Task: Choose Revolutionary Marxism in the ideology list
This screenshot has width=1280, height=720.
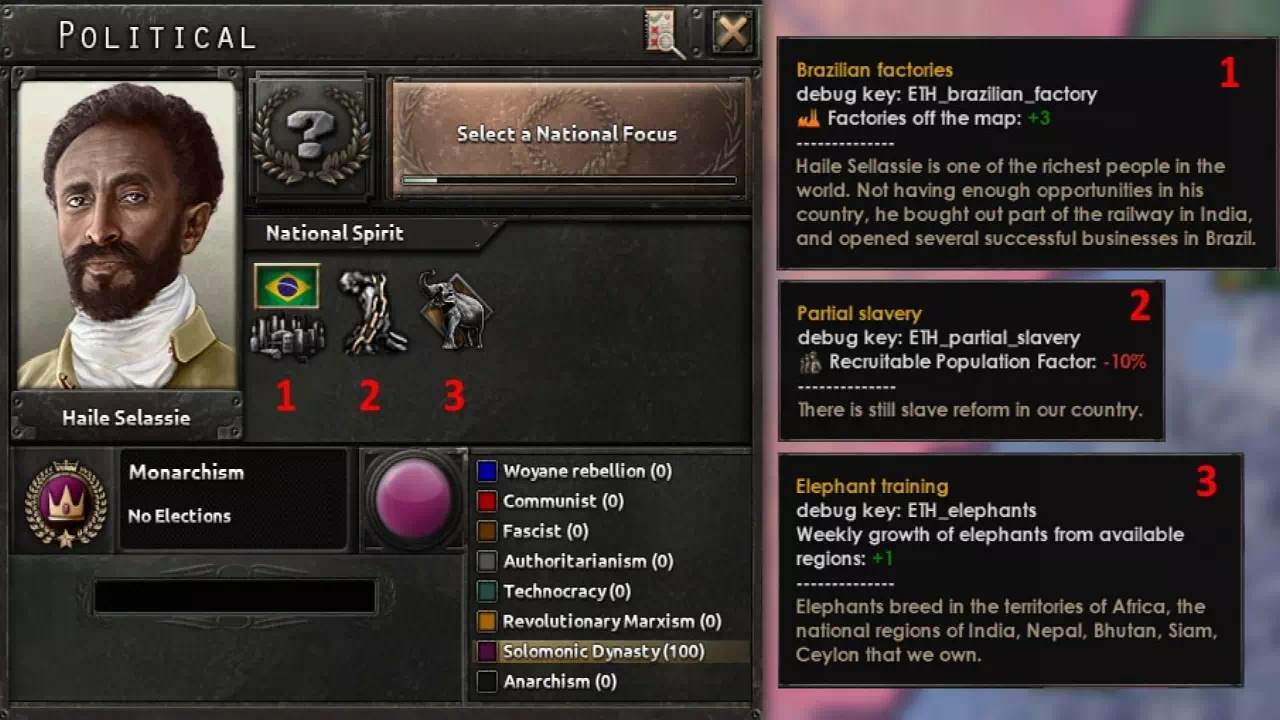Action: [611, 621]
